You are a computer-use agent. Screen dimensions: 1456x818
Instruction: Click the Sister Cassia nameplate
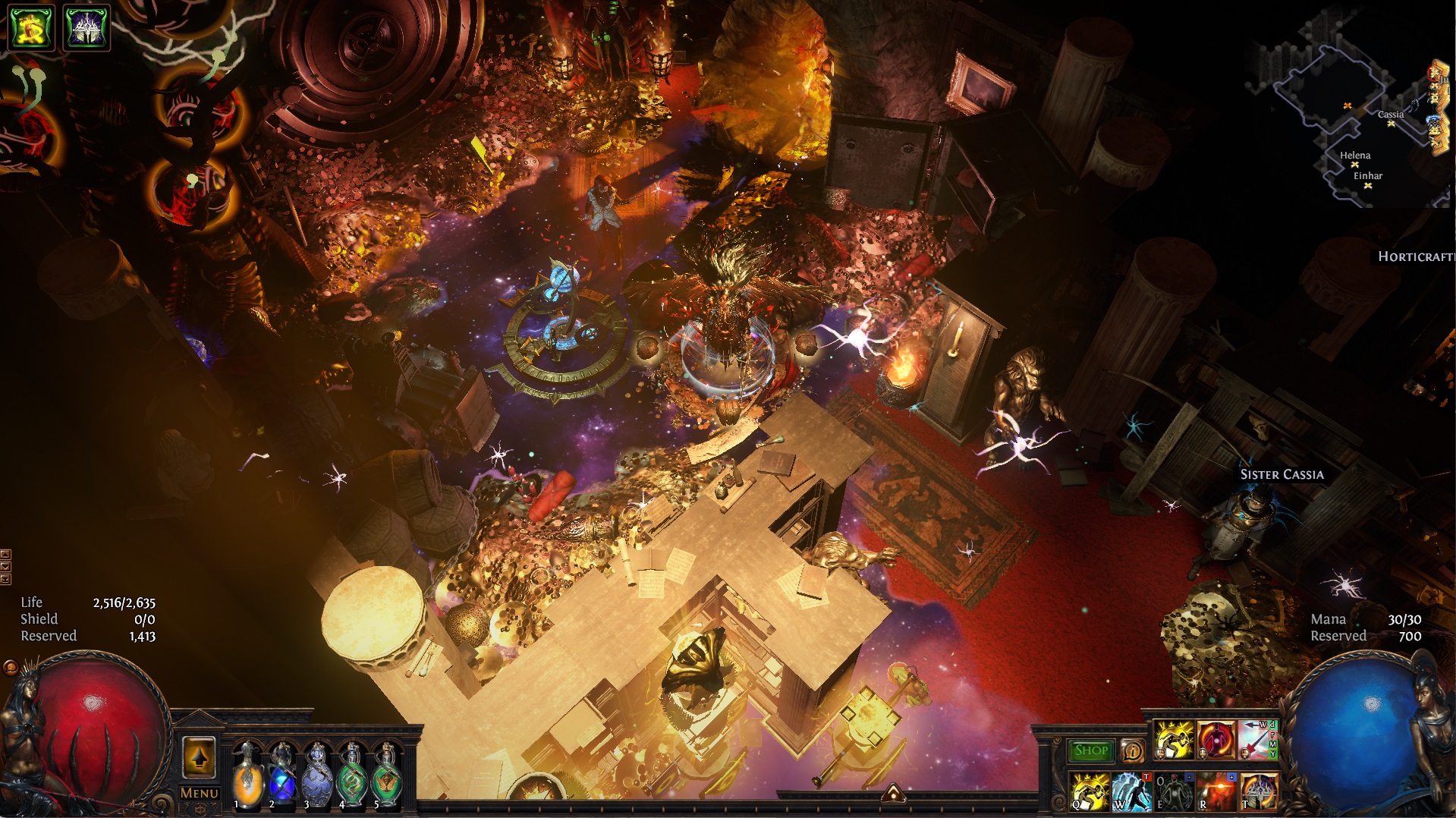tap(1281, 474)
